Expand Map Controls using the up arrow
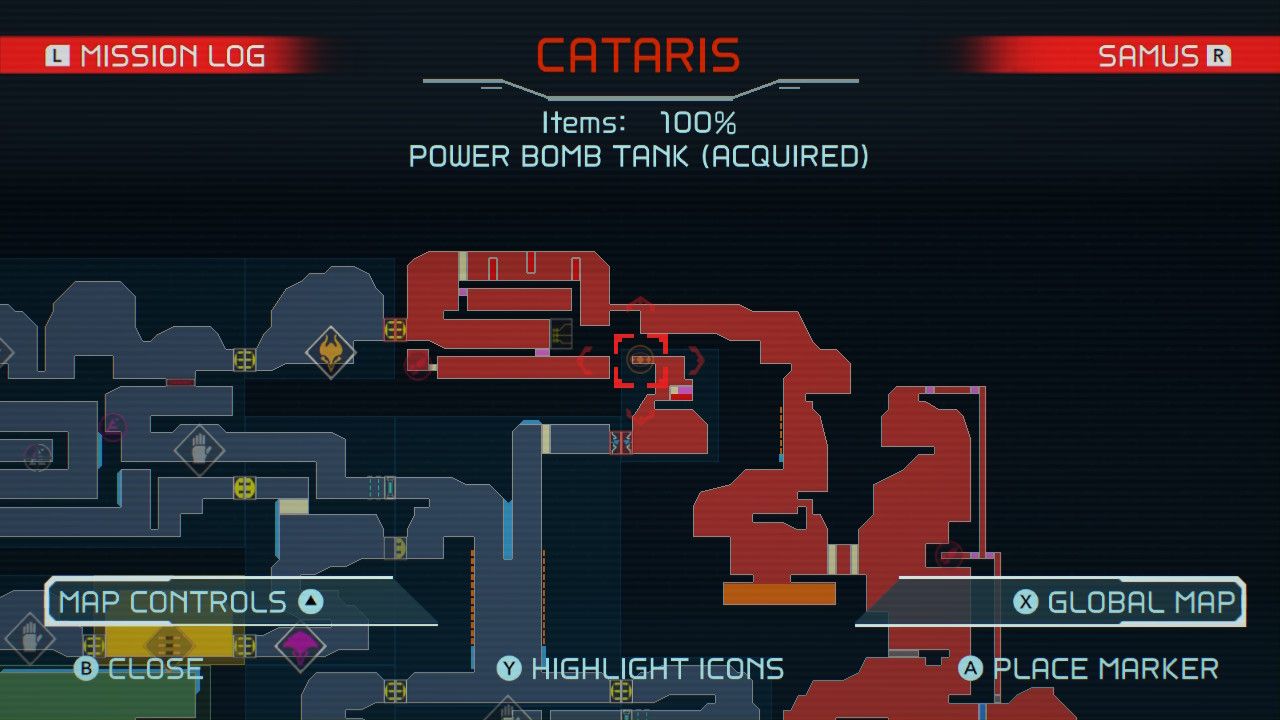Viewport: 1280px width, 720px height. (x=311, y=601)
